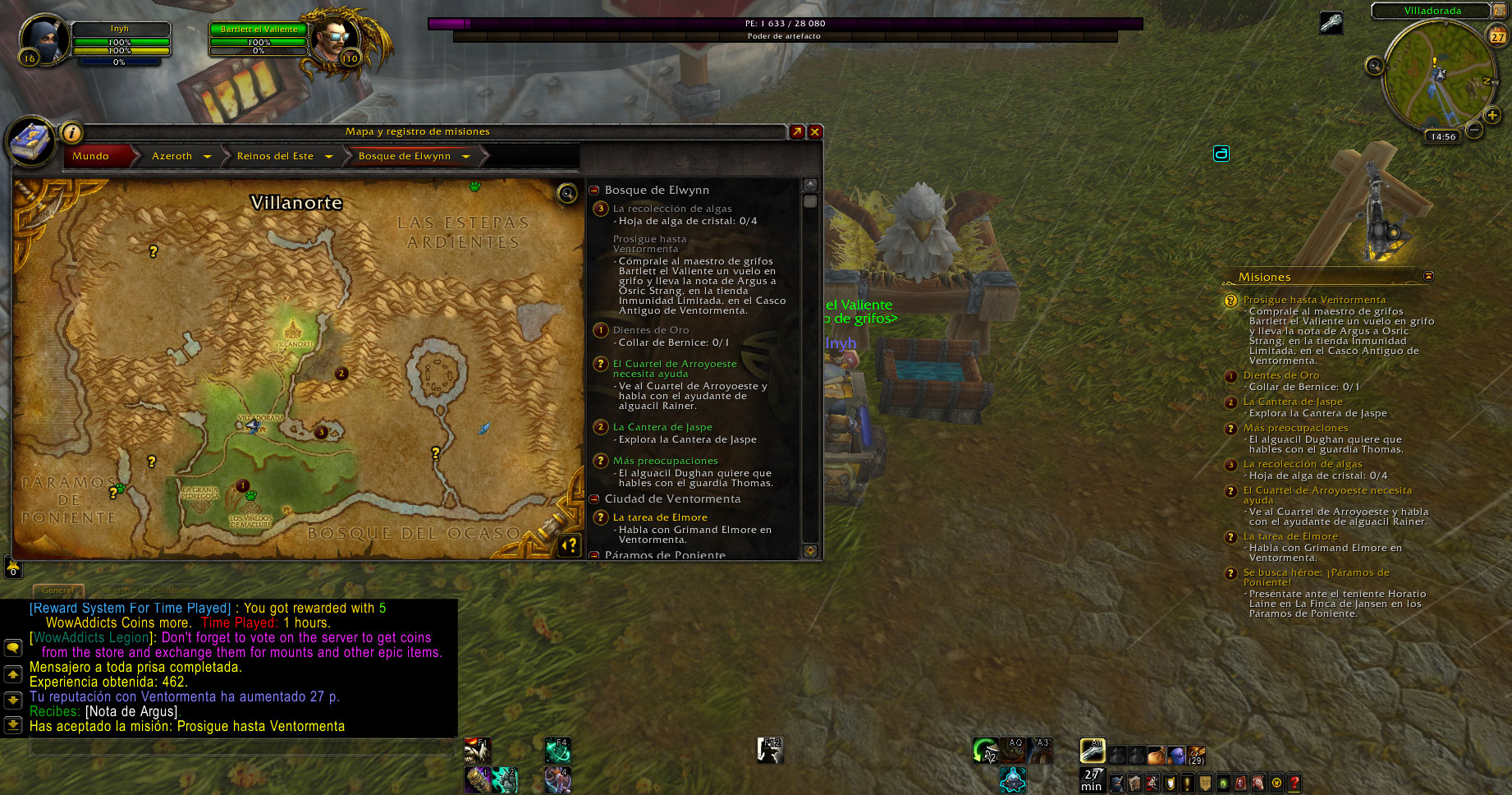The image size is (1512, 795).
Task: Open the red question mark help button
Action: point(1294,783)
